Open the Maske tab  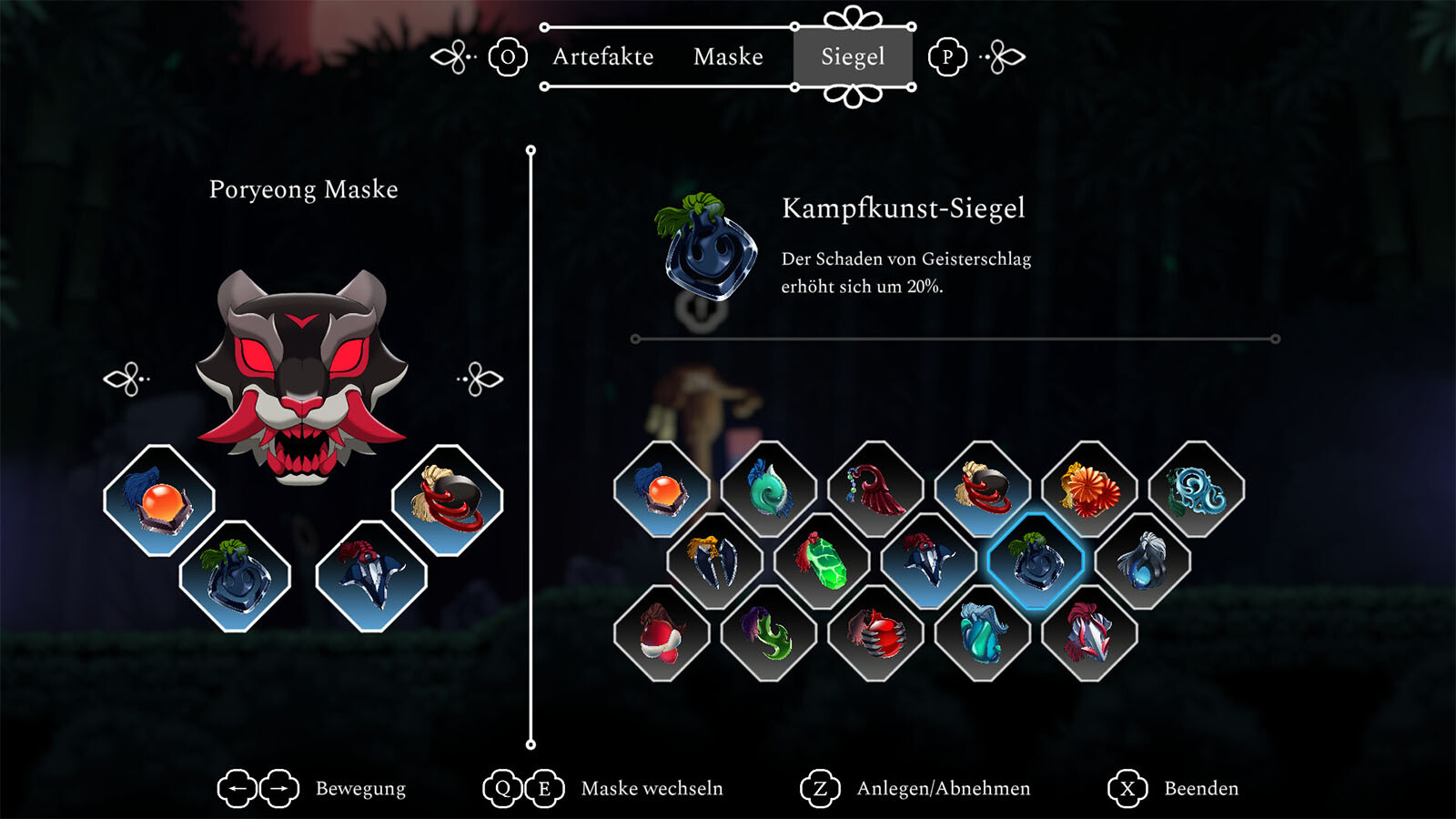(728, 56)
